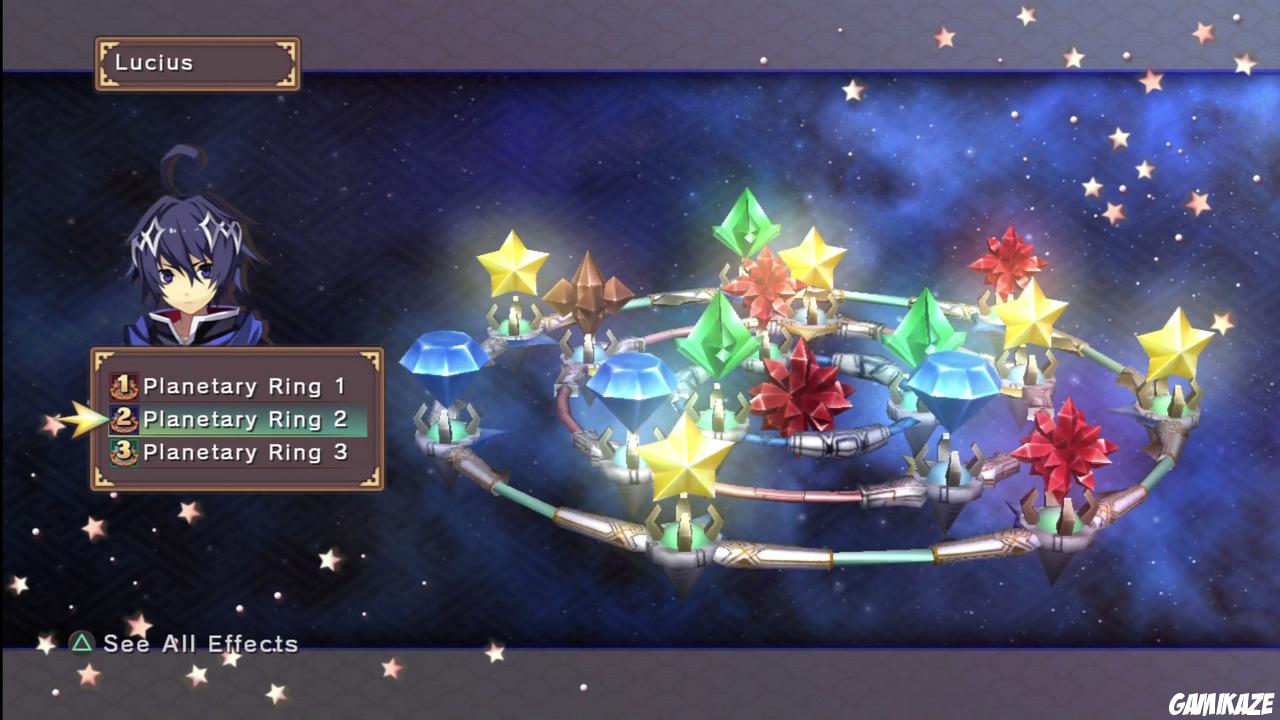Click the Lucius name plate
This screenshot has width=1280, height=720.
pyautogui.click(x=195, y=62)
